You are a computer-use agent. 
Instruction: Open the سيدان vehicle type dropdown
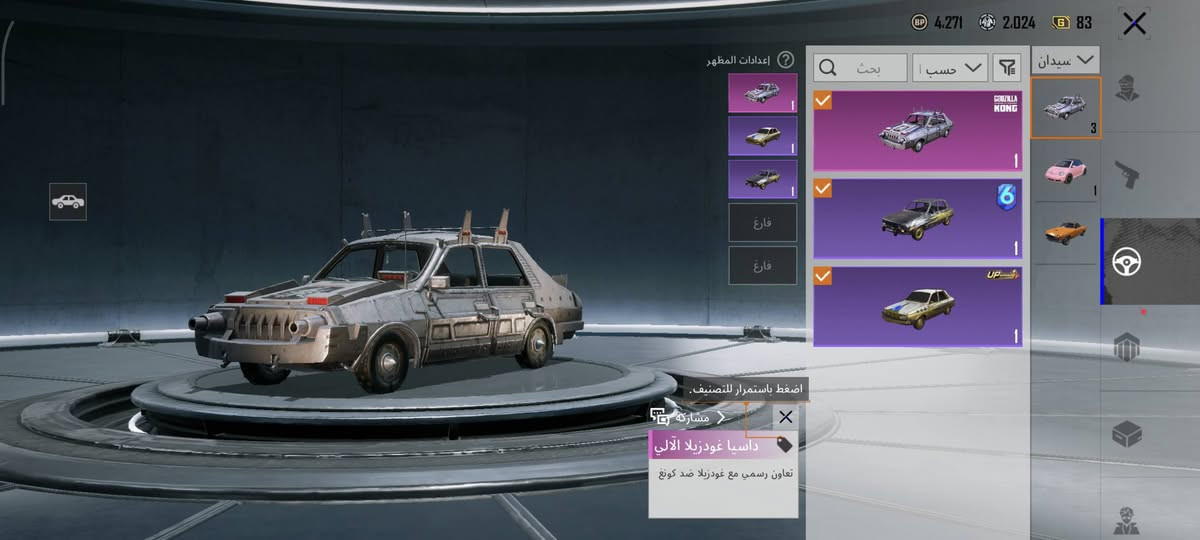click(x=1065, y=61)
